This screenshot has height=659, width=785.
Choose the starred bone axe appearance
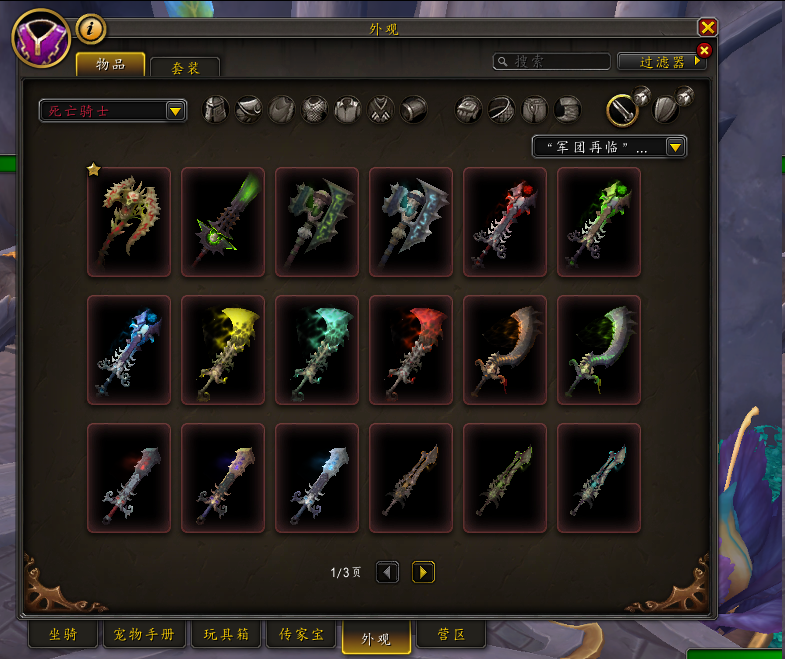click(129, 222)
